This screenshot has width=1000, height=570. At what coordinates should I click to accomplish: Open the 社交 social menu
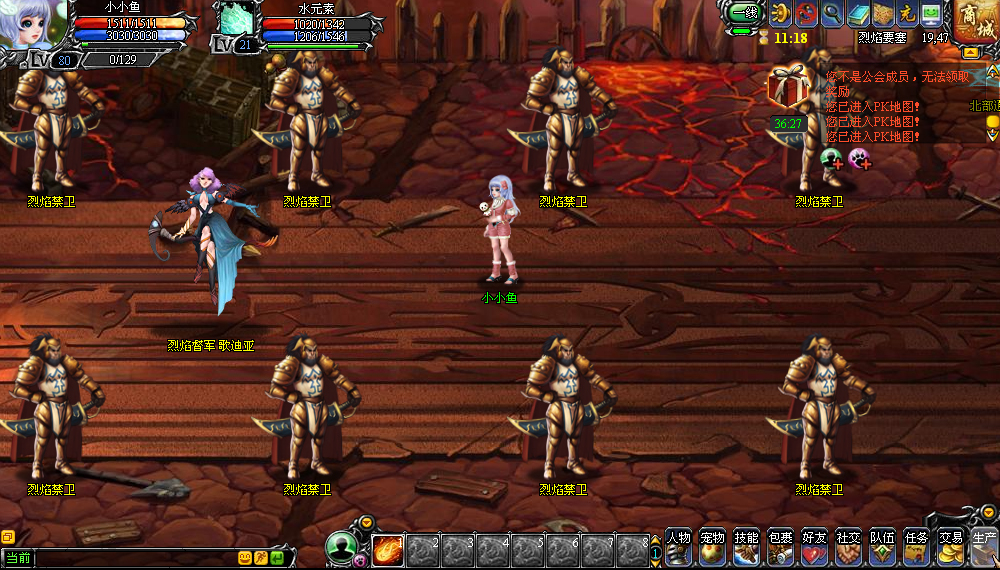click(x=848, y=548)
